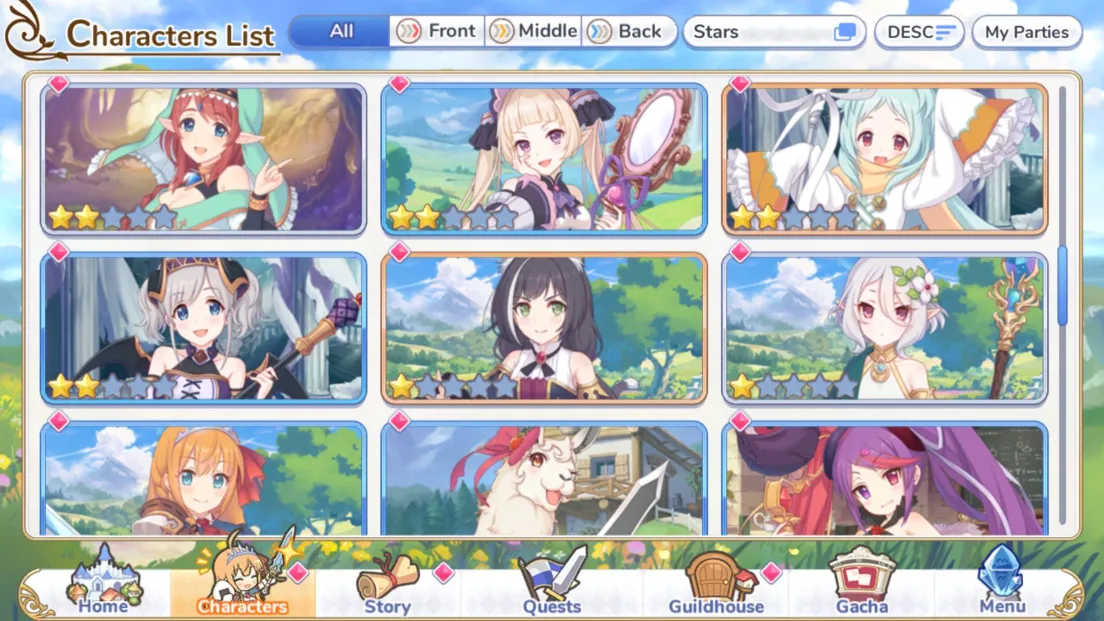Choose the black-haired cat-eared girl

pos(544,328)
